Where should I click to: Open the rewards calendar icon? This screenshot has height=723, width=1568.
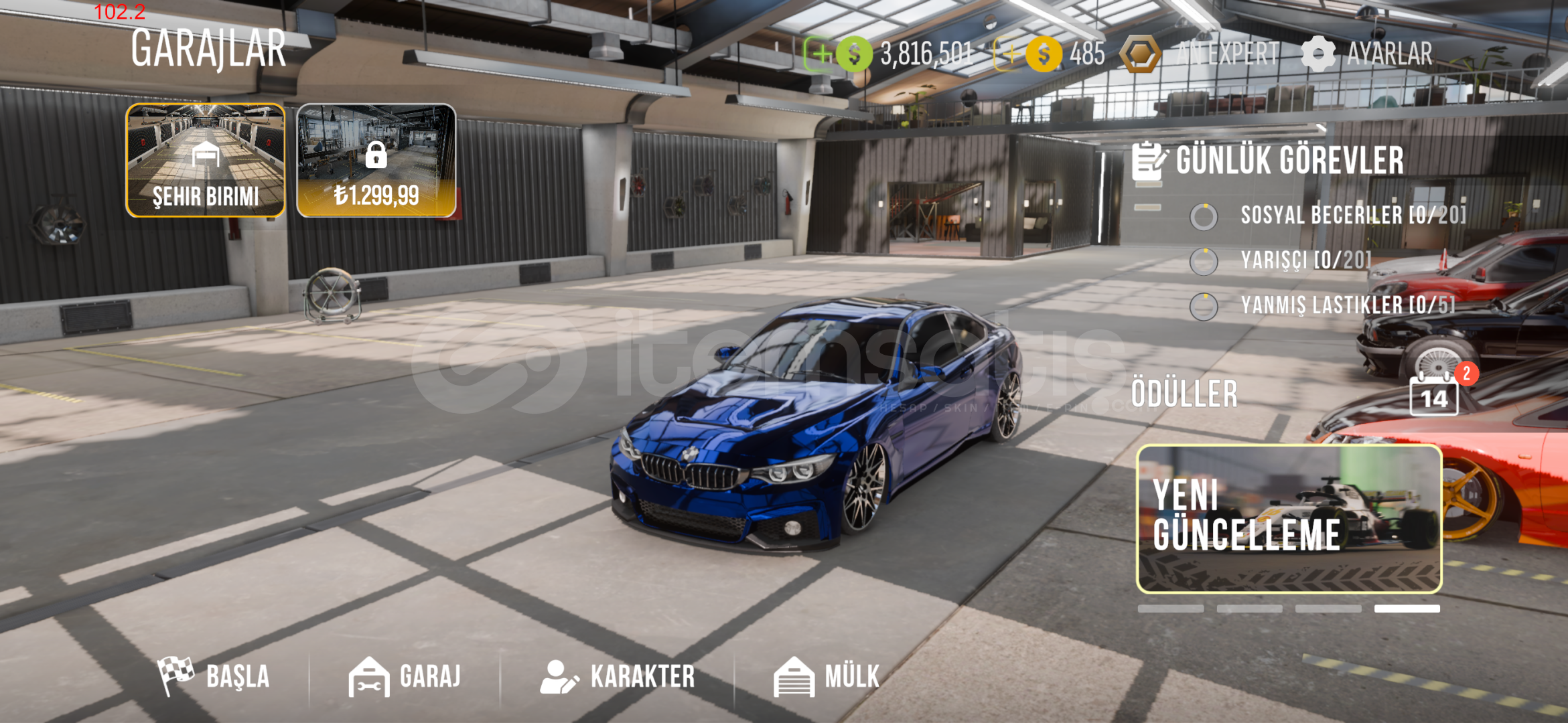1434,396
